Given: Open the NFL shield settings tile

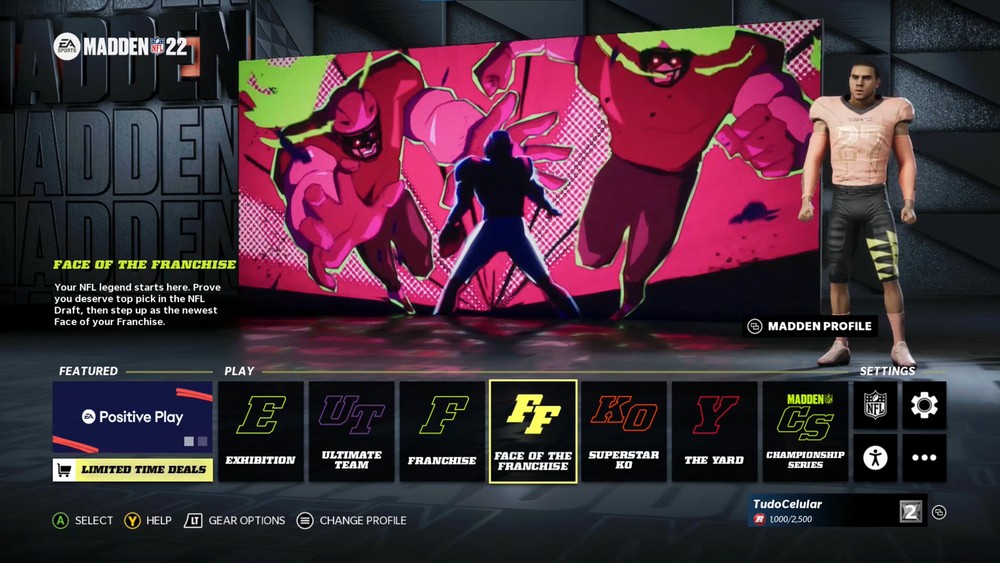Looking at the screenshot, I should pyautogui.click(x=875, y=405).
